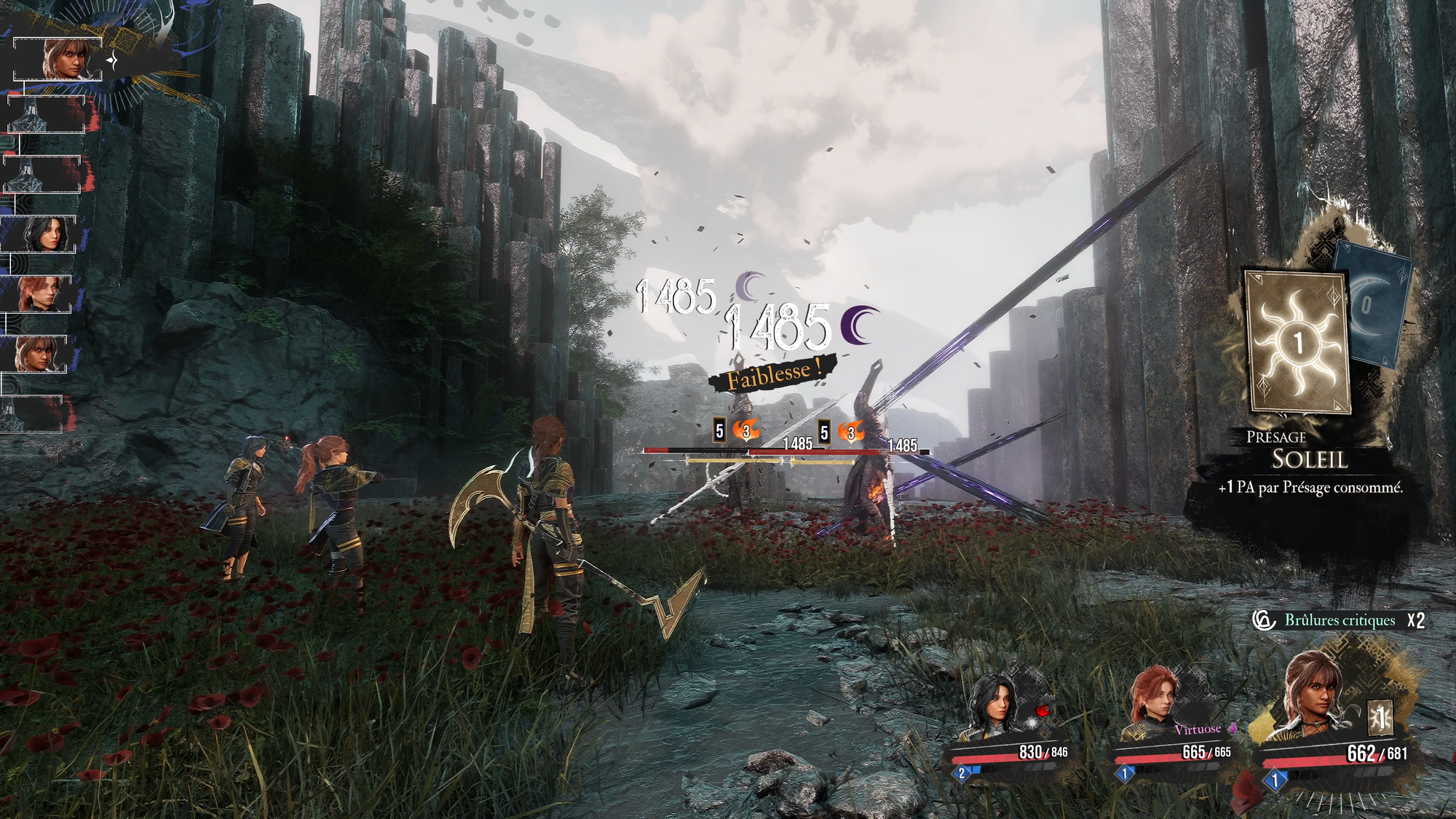Click the sun card counter beside Sciel's portrait
Viewport: 1456px width, 819px height.
click(x=1380, y=719)
